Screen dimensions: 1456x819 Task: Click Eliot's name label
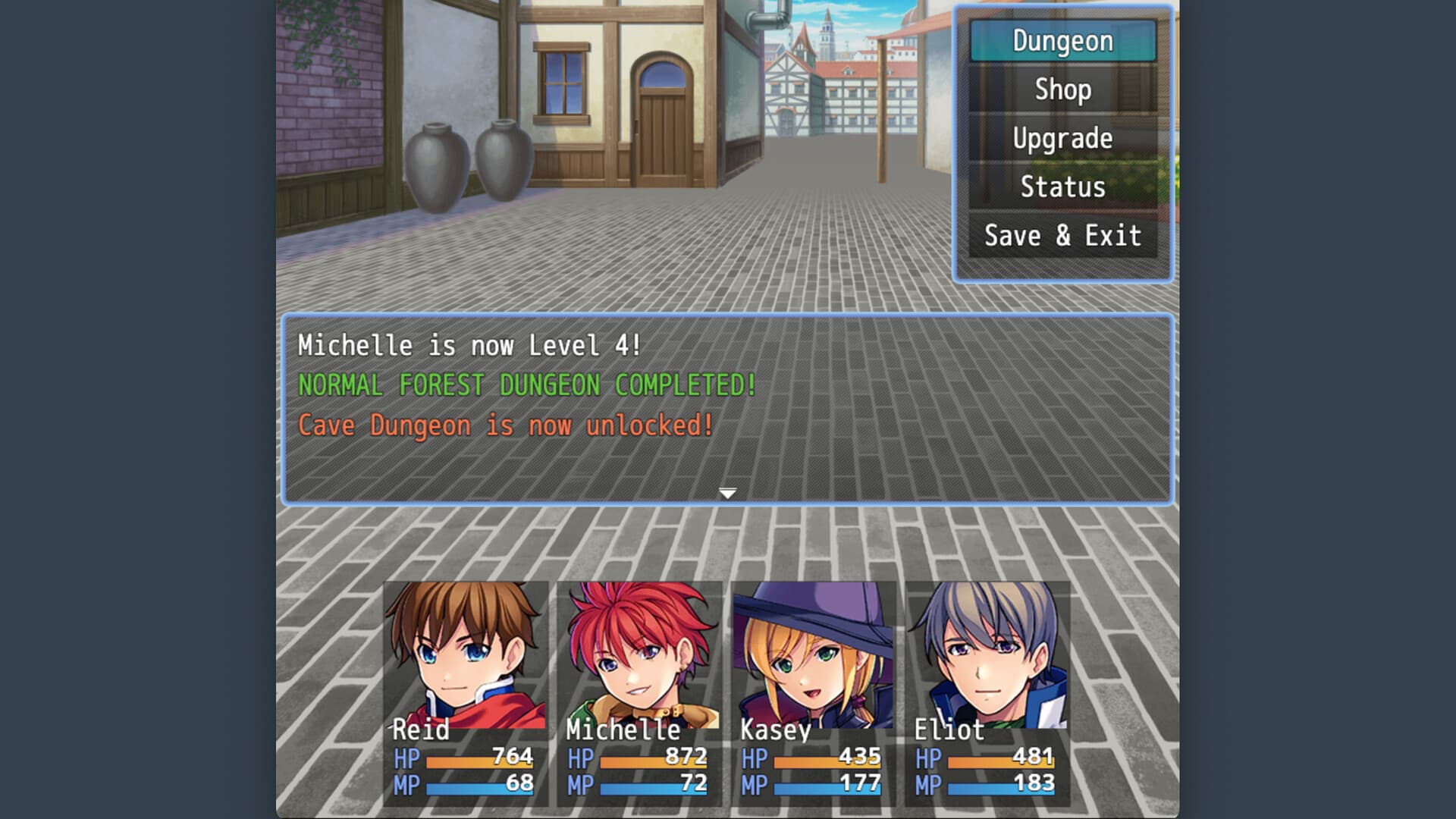949,730
